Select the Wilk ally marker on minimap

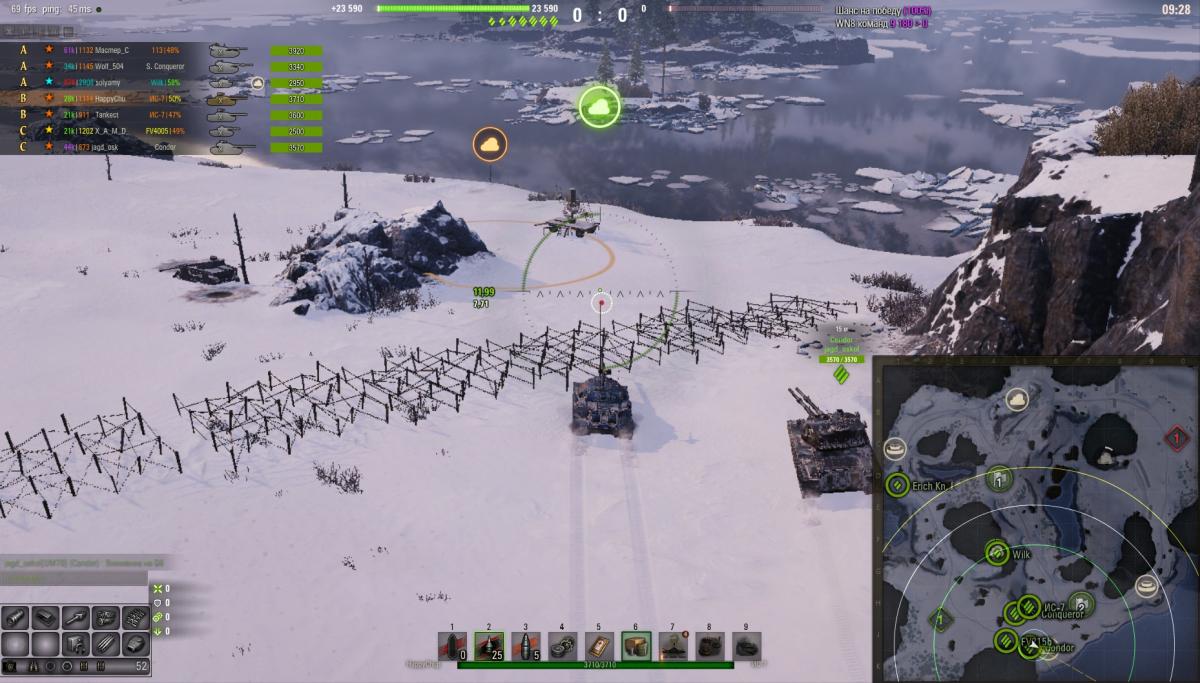(996, 553)
